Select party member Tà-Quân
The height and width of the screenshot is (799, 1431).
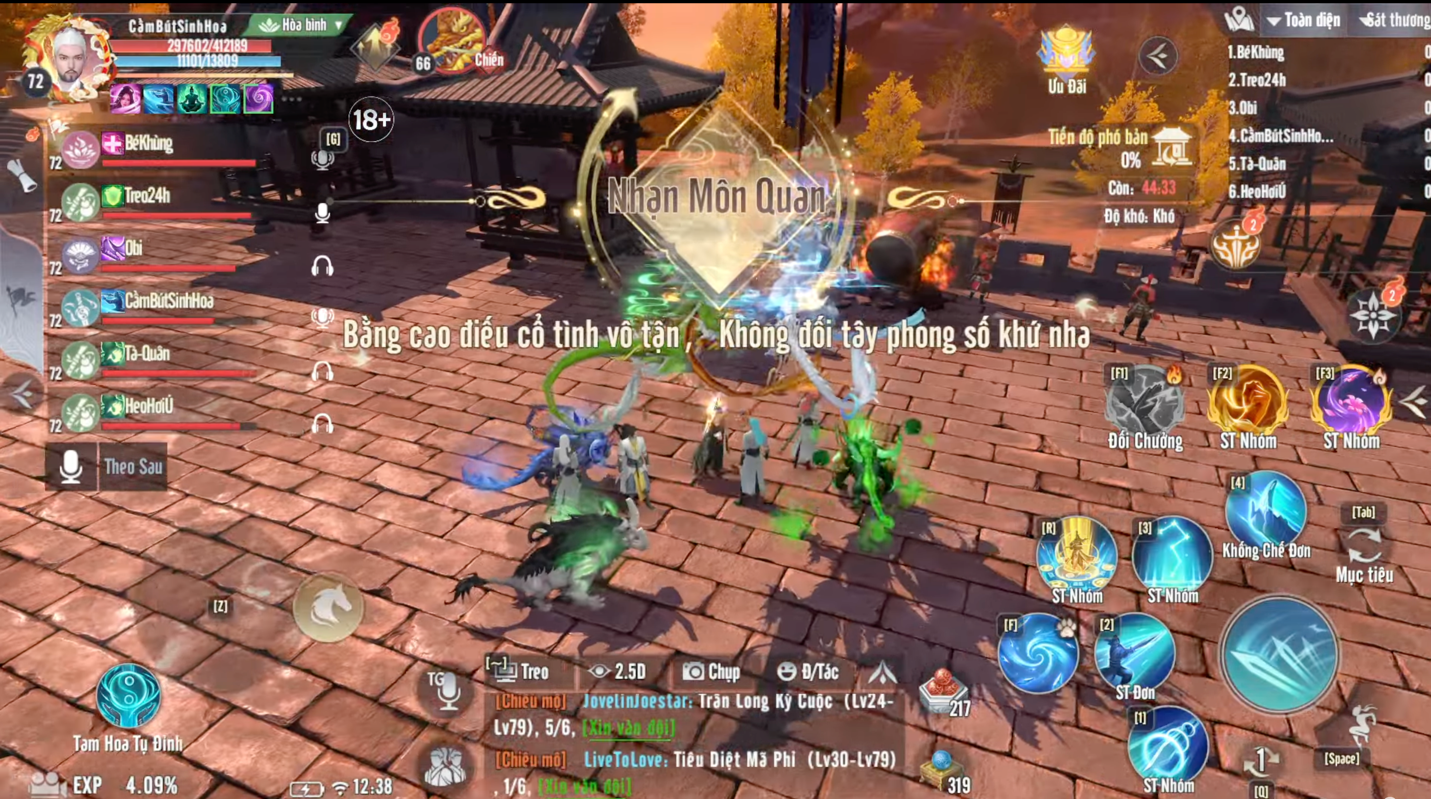[x=146, y=354]
